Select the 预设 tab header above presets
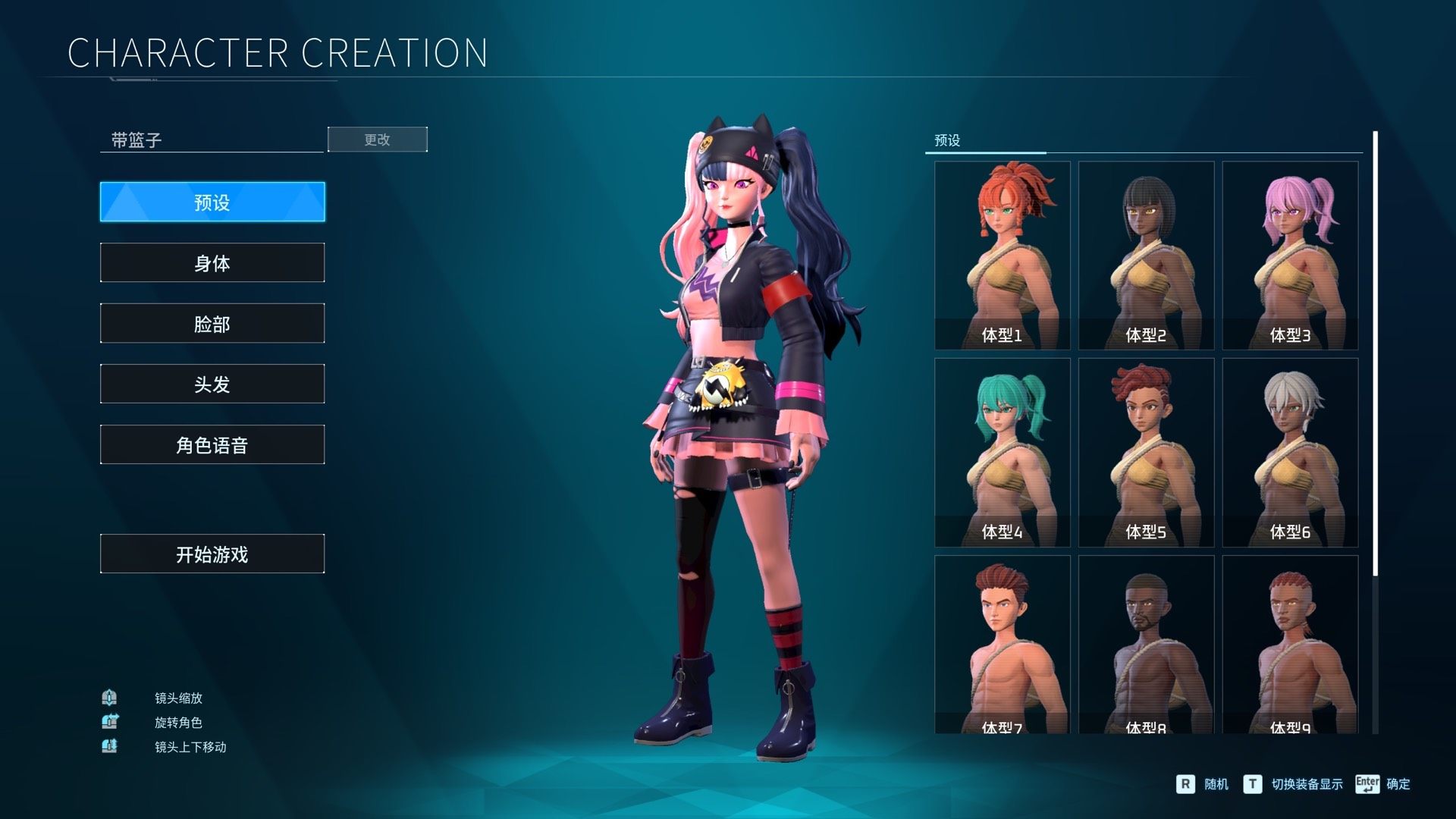 [947, 140]
